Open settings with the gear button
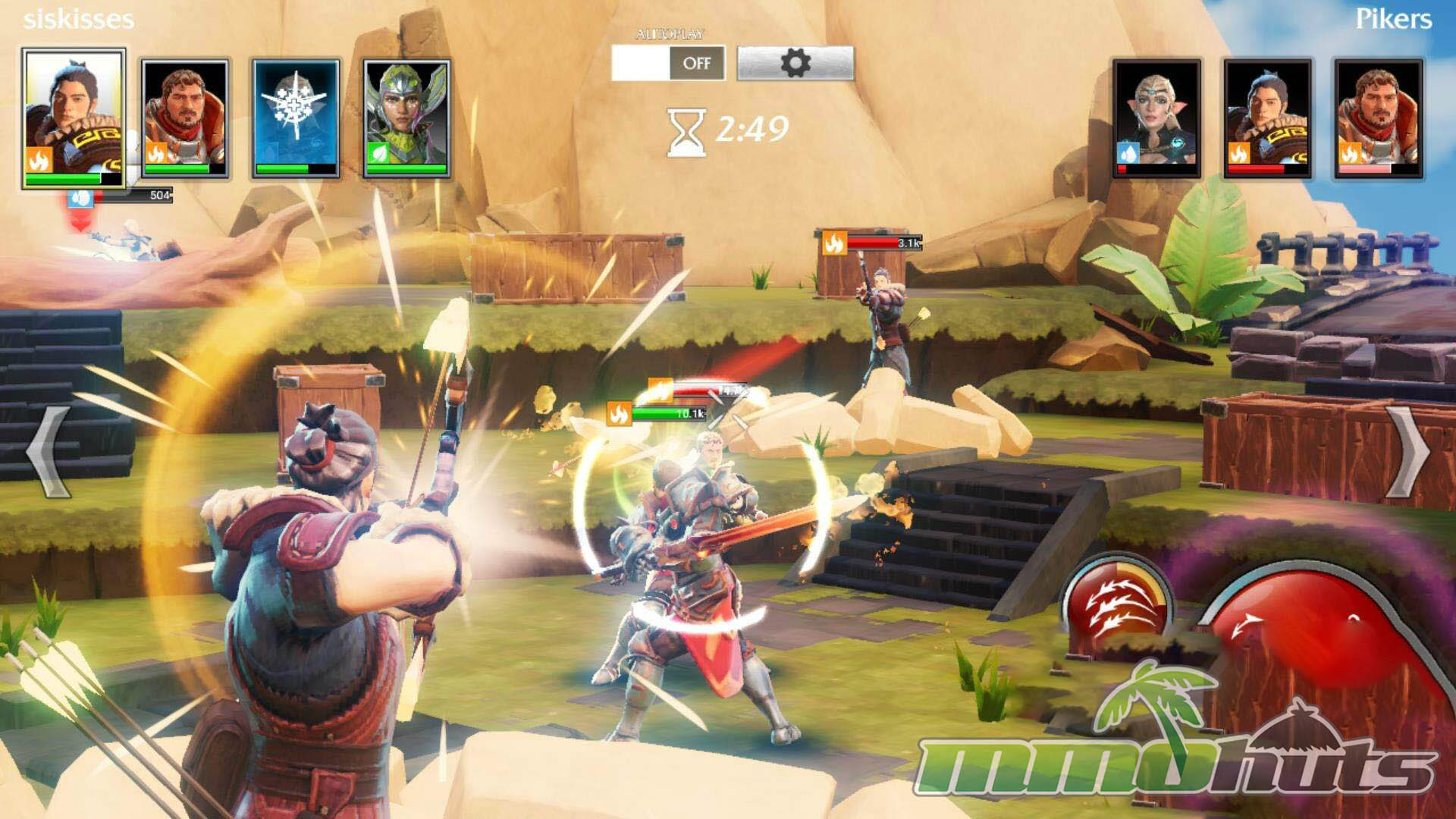Screen dimensions: 1456x819 [x=795, y=63]
